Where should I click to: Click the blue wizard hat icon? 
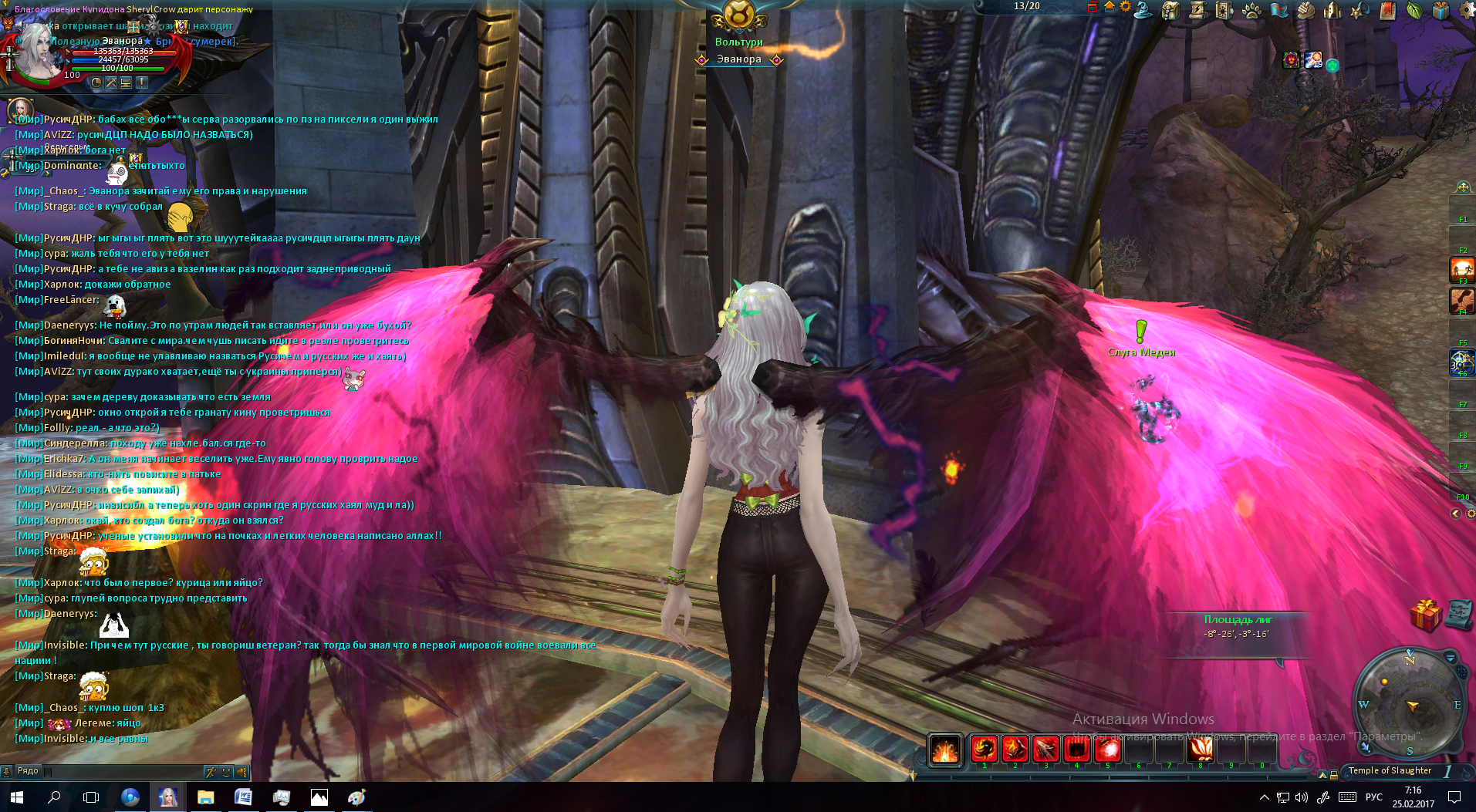1143,9
